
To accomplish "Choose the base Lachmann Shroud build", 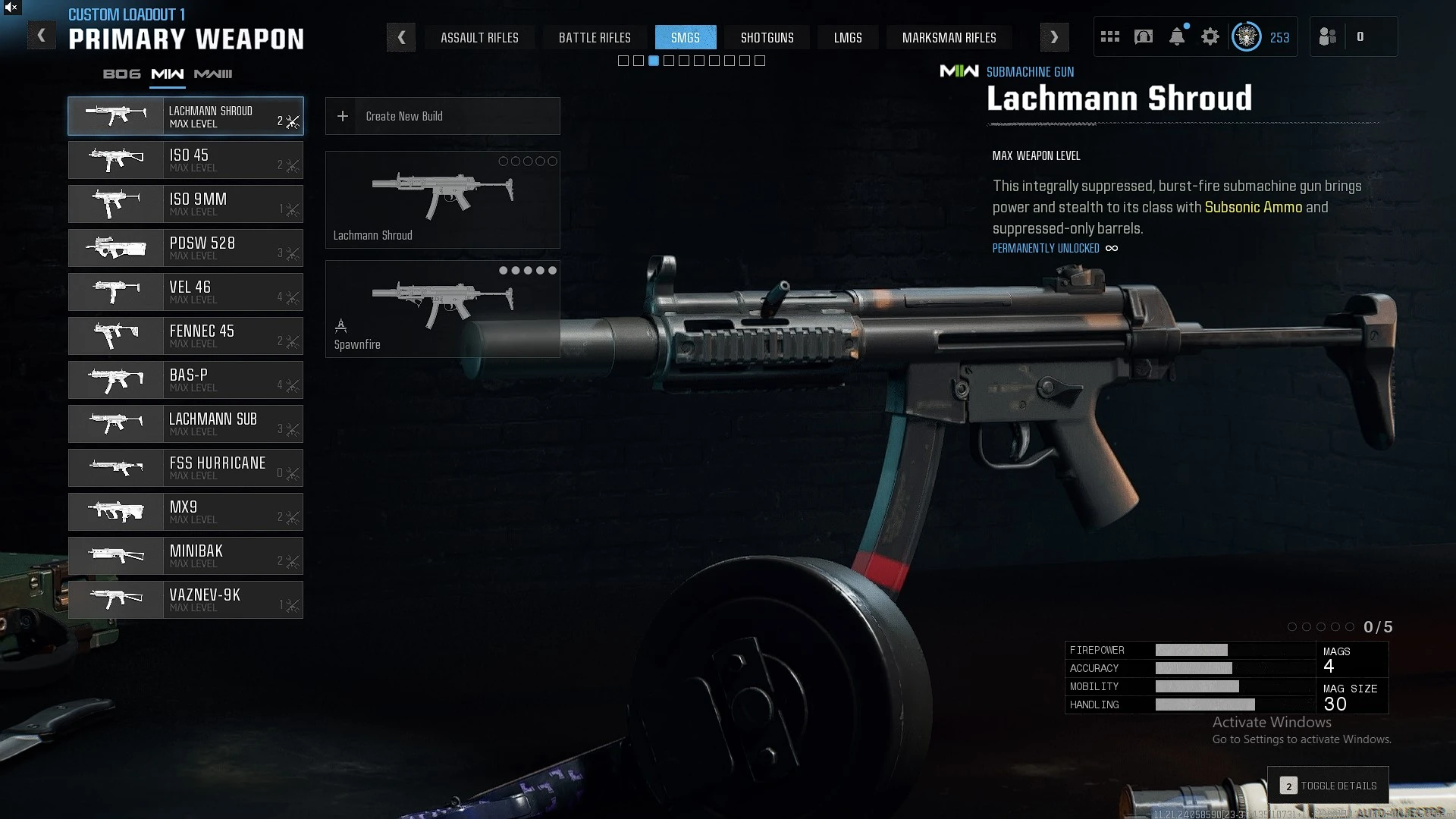I will click(442, 199).
